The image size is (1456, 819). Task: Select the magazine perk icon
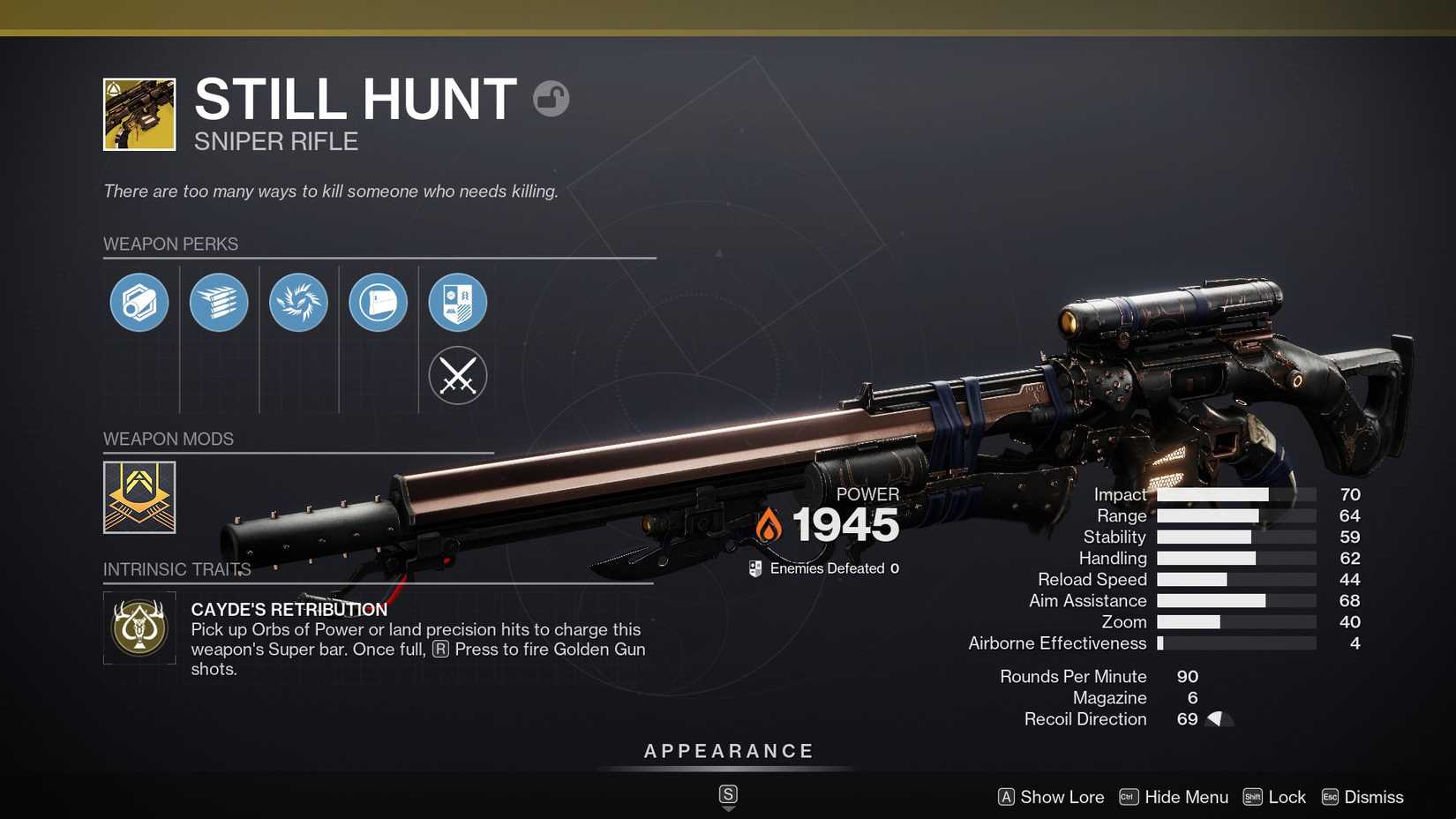click(218, 302)
